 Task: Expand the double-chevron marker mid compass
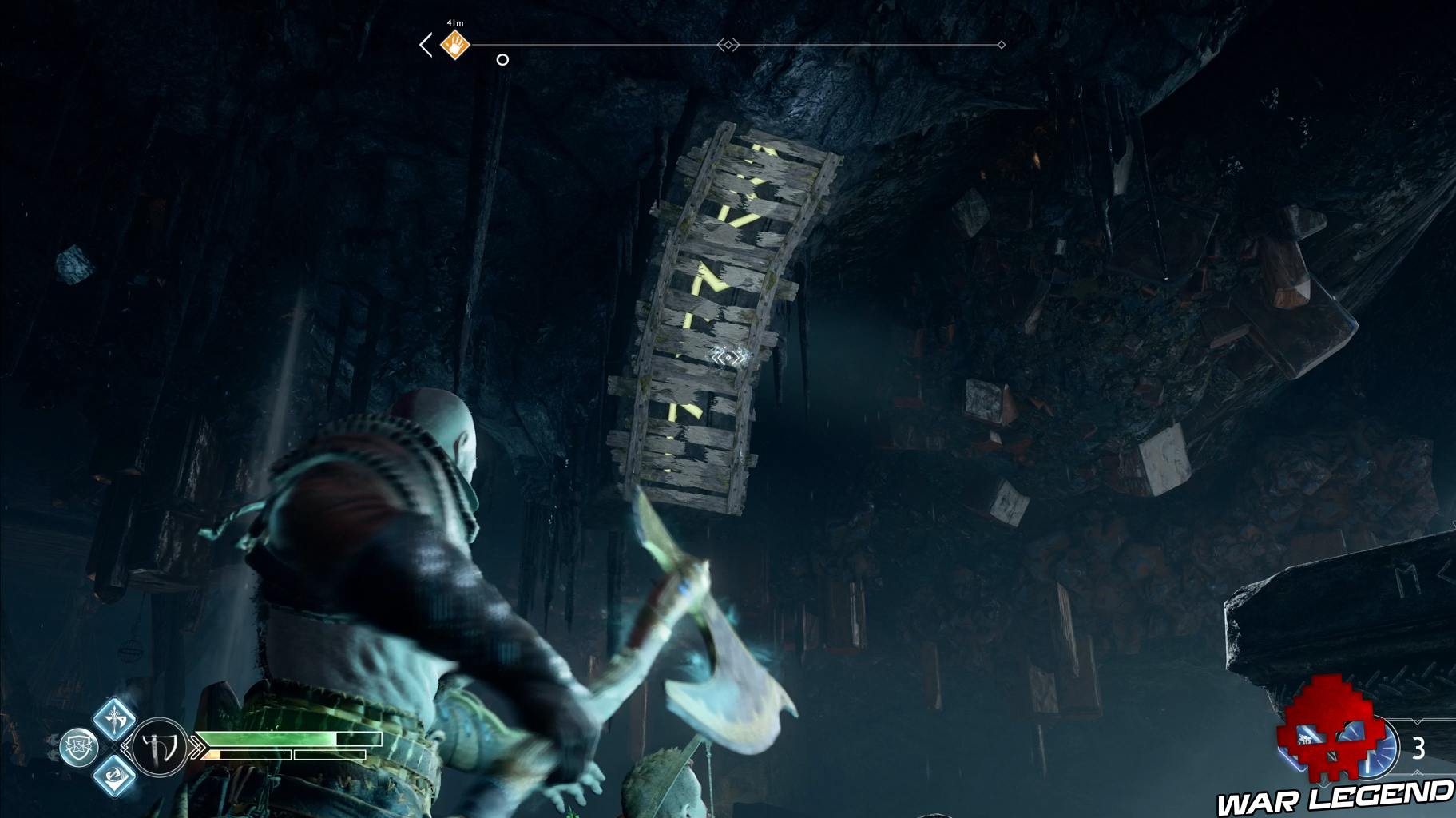(728, 44)
